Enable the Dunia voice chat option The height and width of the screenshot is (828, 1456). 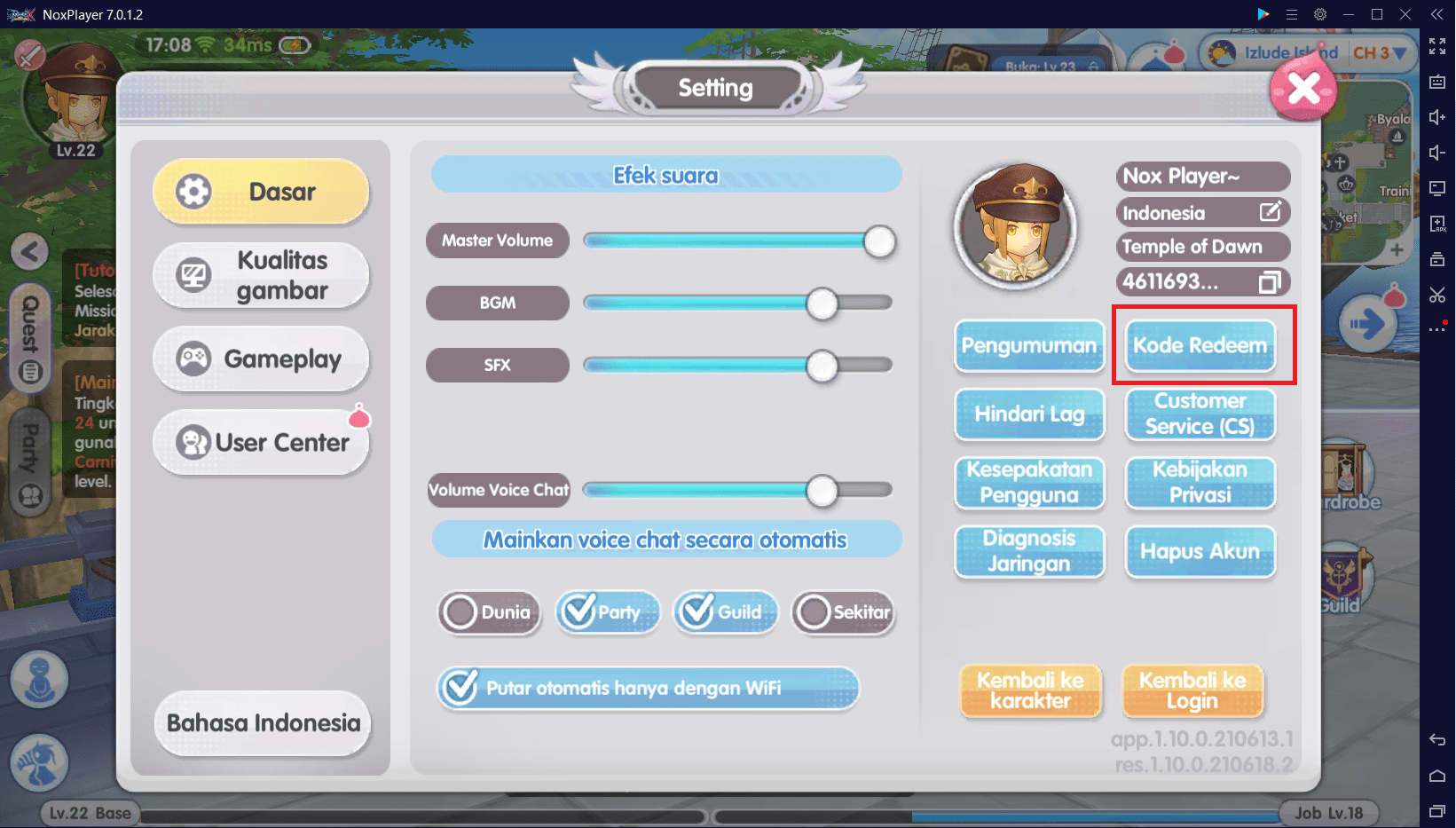coord(489,611)
